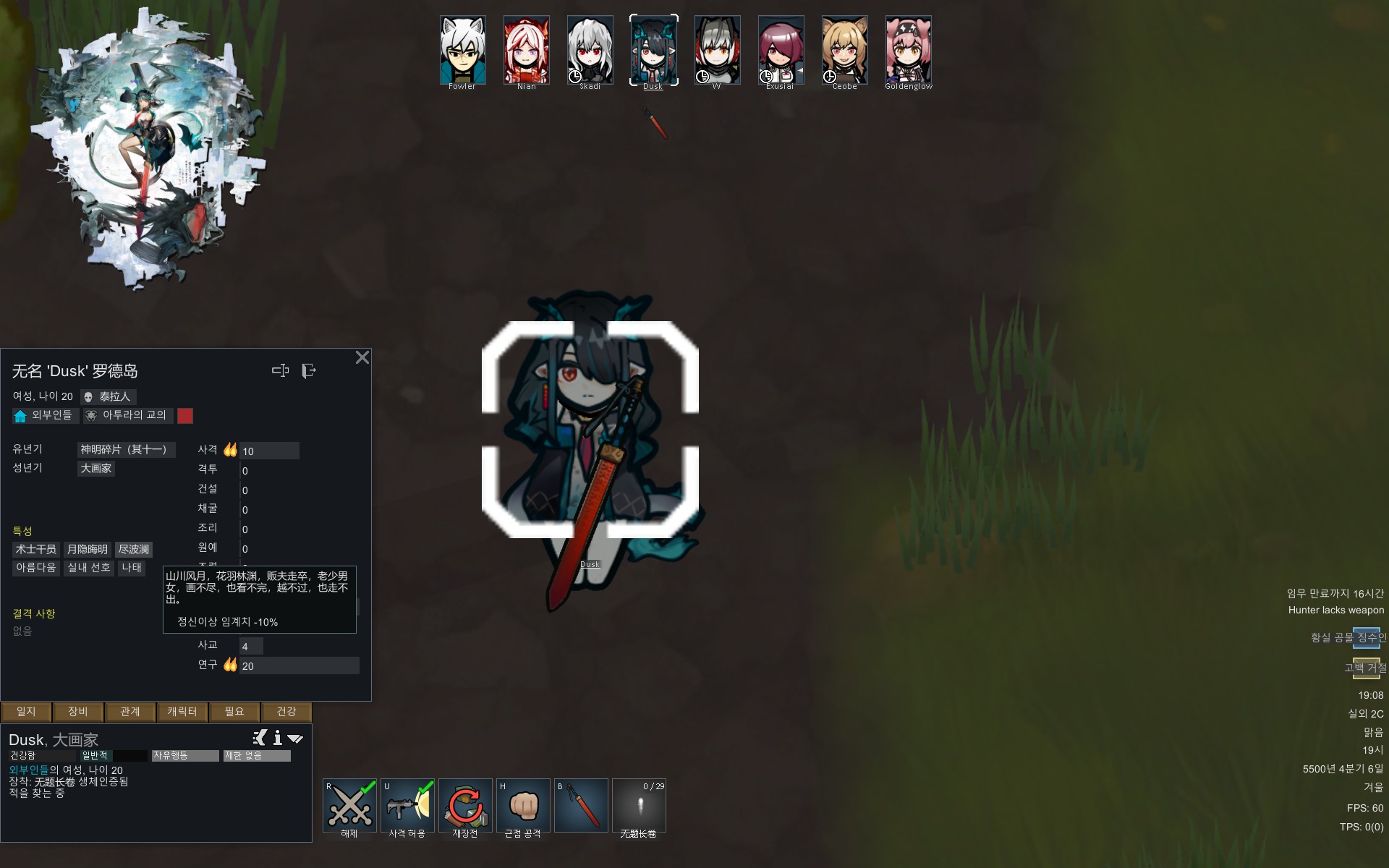Pick the Exusiai portrait
This screenshot has width=1389, height=868.
coord(781,51)
